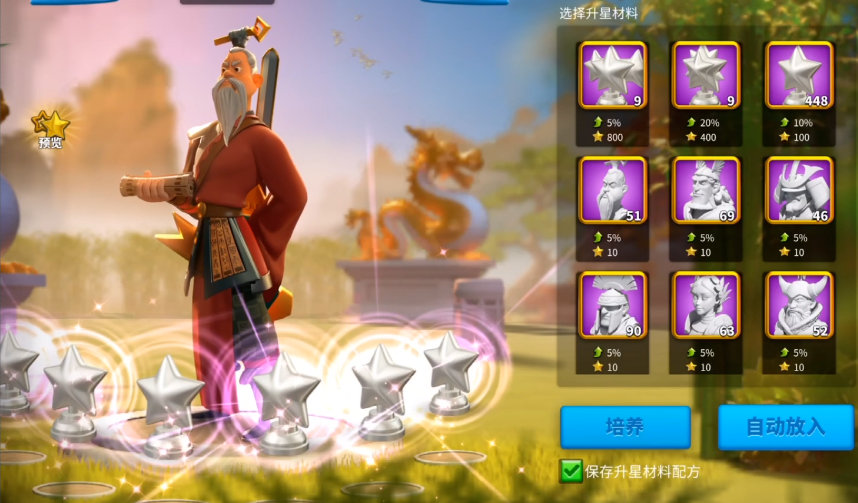The width and height of the screenshot is (858, 503).
Task: Pick the star sculpture worth 400 experience
Action: point(705,75)
